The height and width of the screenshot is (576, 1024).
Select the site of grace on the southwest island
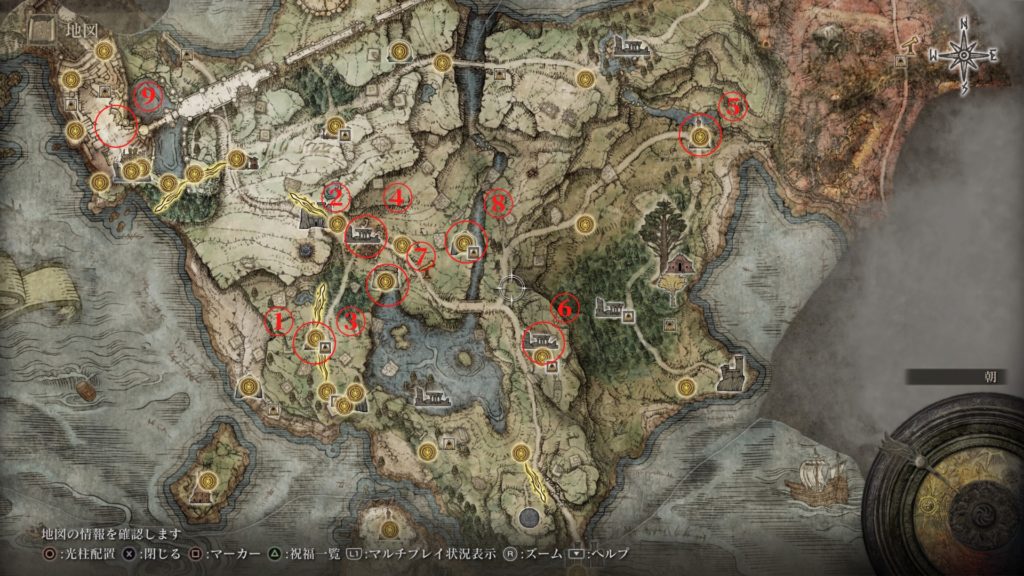pyautogui.click(x=207, y=480)
